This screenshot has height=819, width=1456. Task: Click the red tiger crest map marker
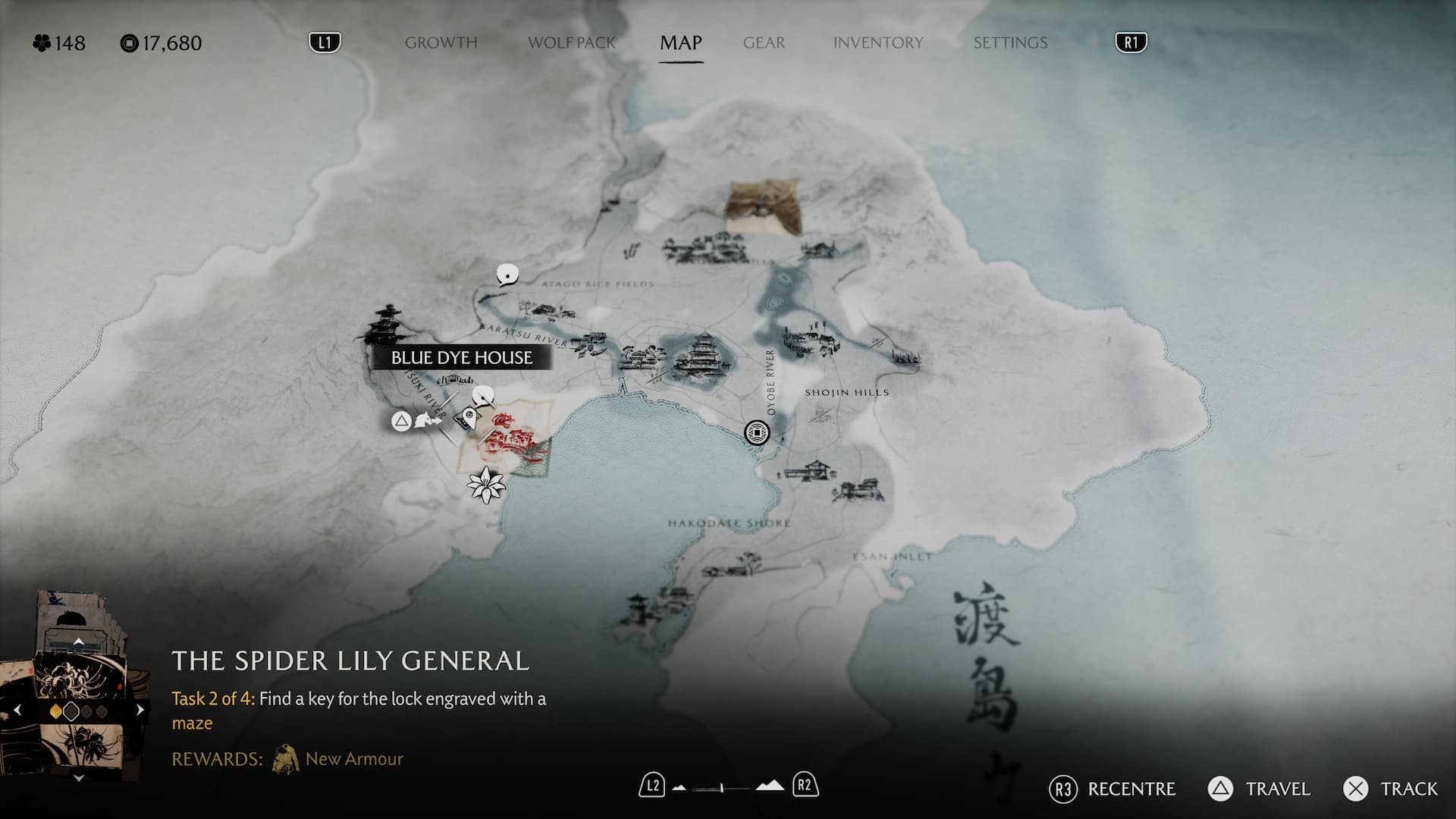tap(506, 422)
